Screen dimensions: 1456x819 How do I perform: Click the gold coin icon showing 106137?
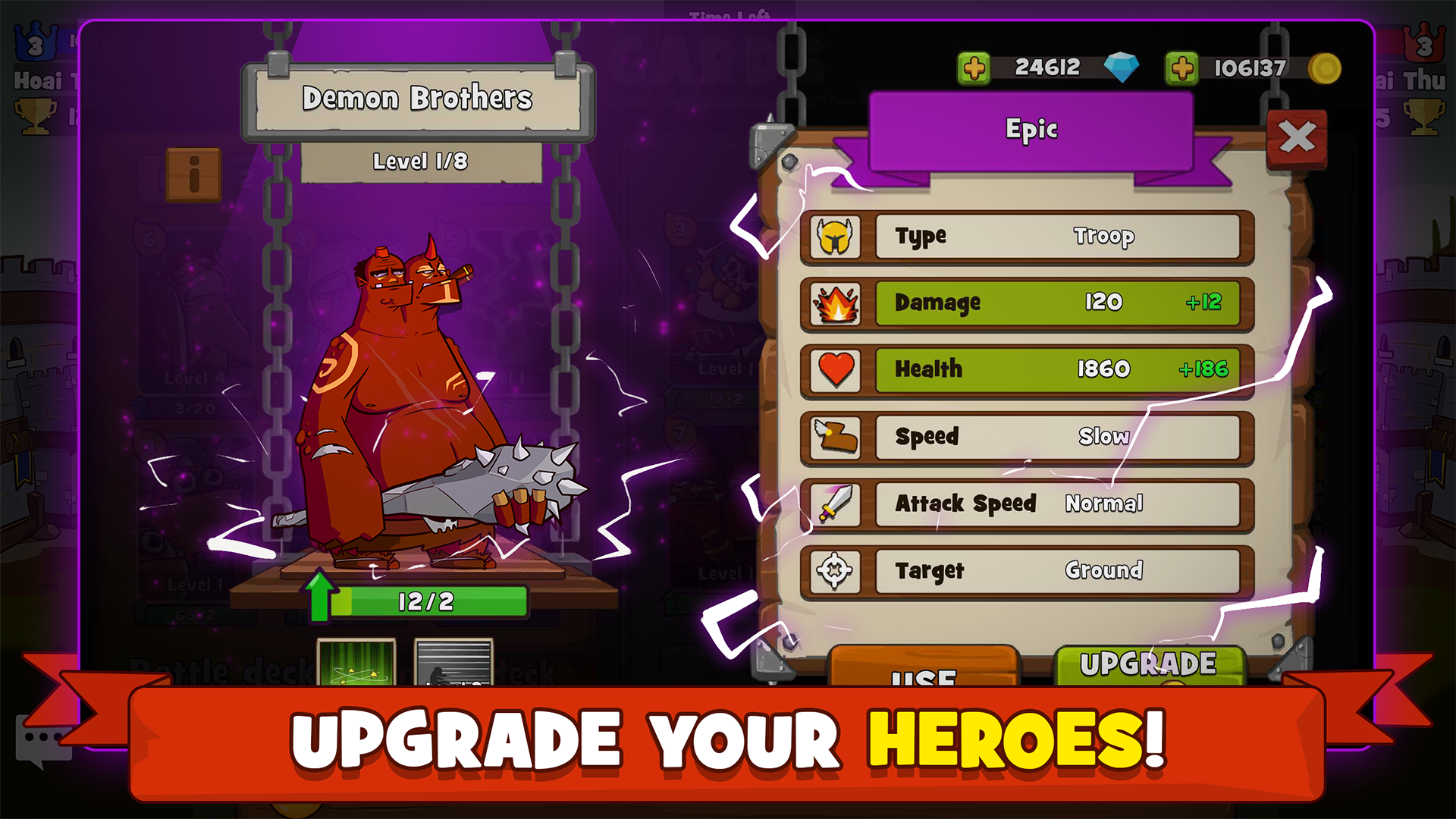pyautogui.click(x=1323, y=67)
